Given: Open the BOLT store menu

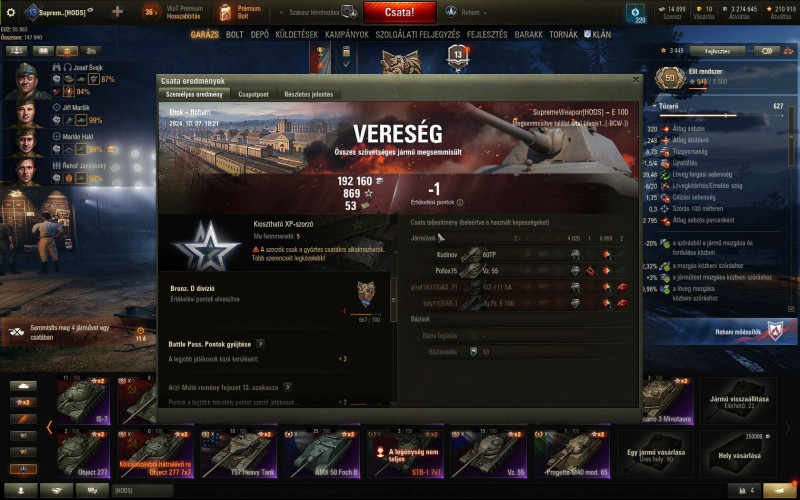Looking at the screenshot, I should pyautogui.click(x=235, y=34).
